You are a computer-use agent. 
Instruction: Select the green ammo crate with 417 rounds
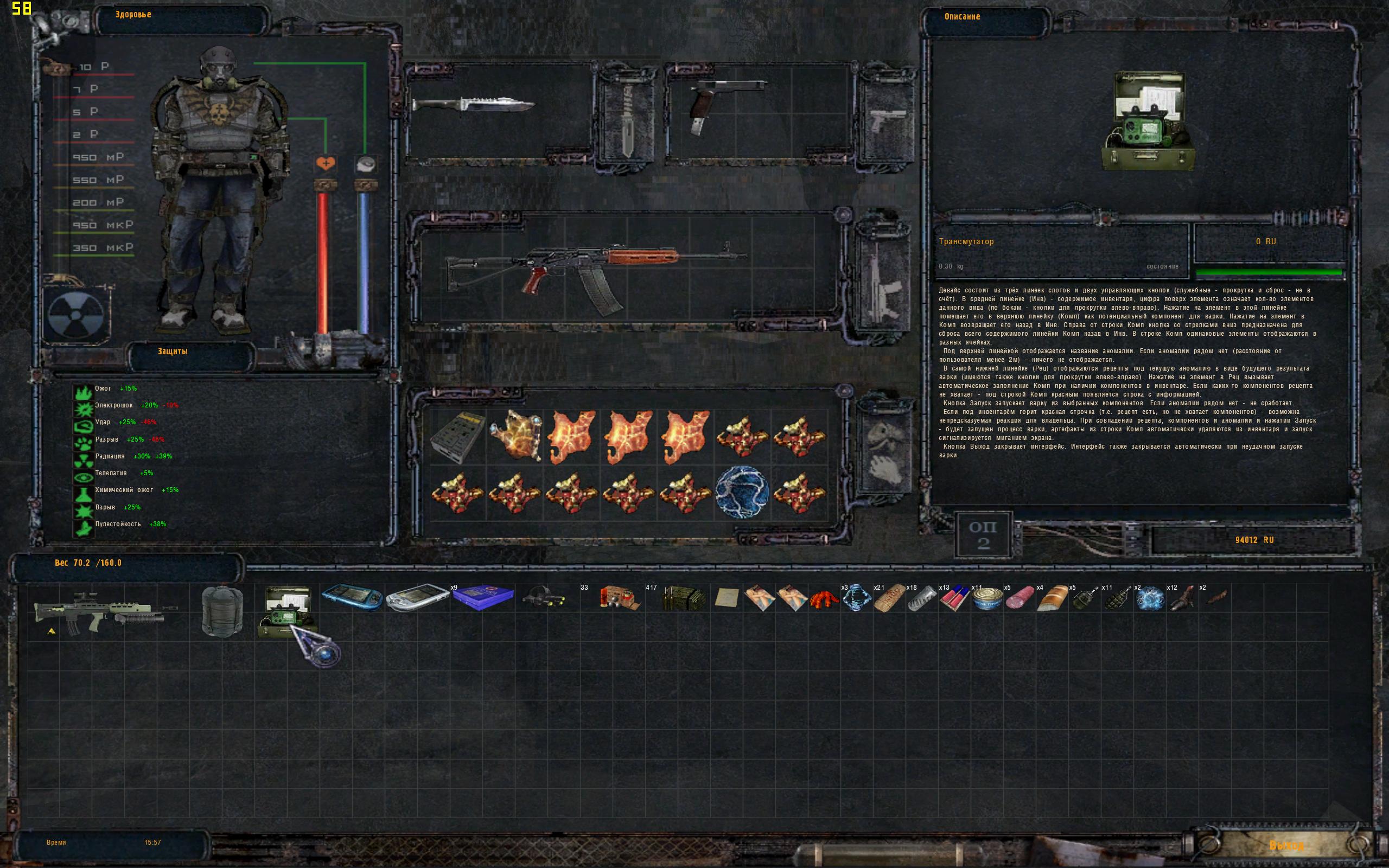684,599
